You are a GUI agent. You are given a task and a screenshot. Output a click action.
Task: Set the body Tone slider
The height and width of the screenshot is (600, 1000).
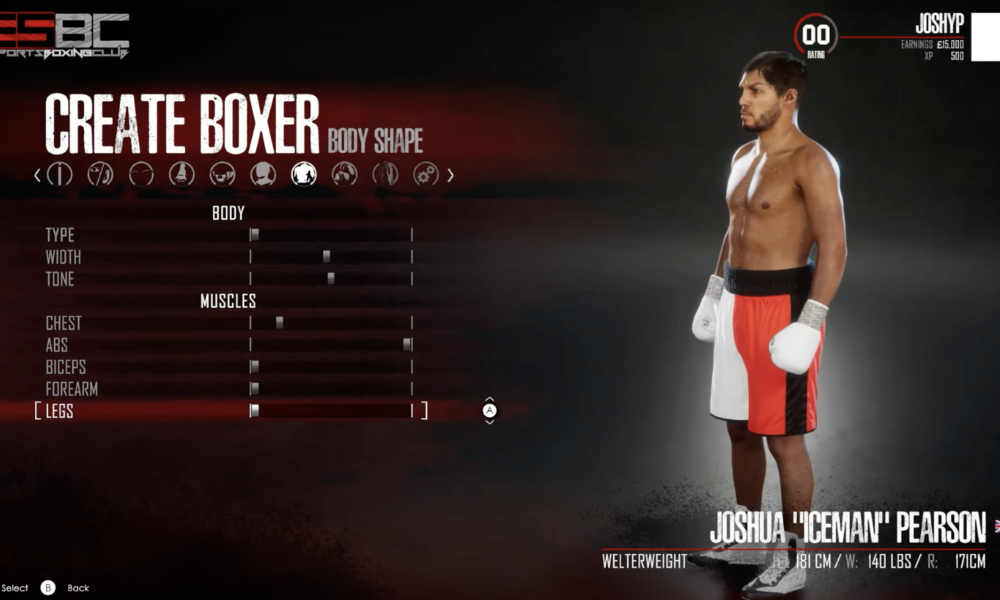[x=331, y=279]
